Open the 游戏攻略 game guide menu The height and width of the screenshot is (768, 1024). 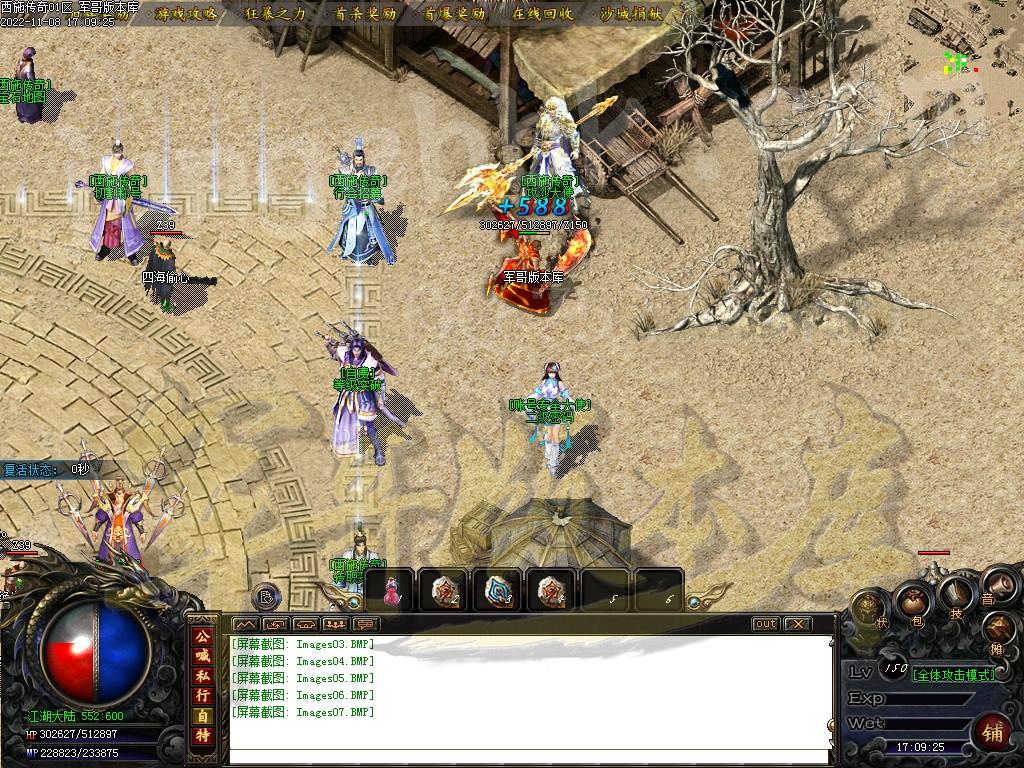pyautogui.click(x=185, y=14)
